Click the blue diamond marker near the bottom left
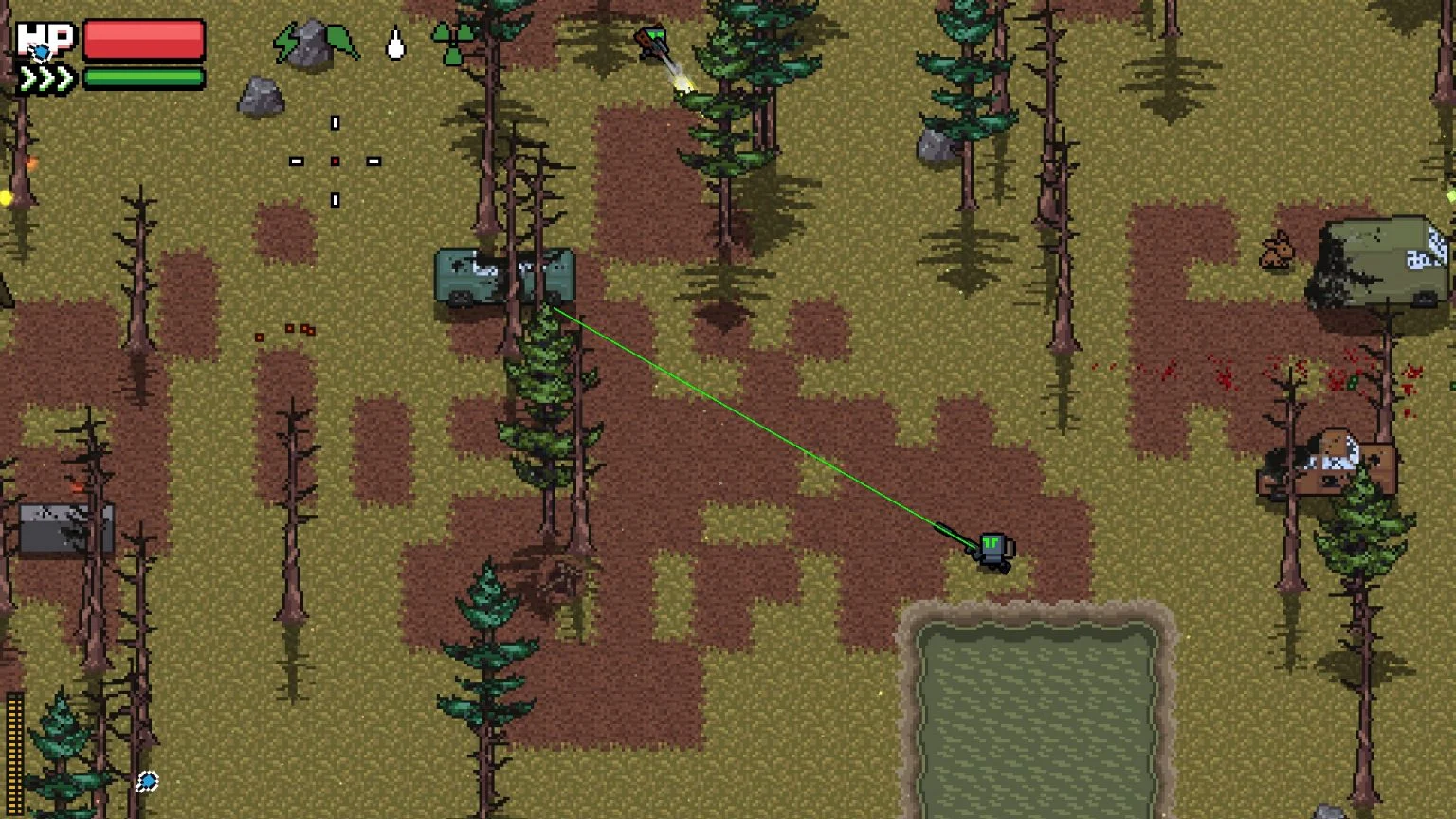This screenshot has width=1456, height=819. (x=148, y=779)
